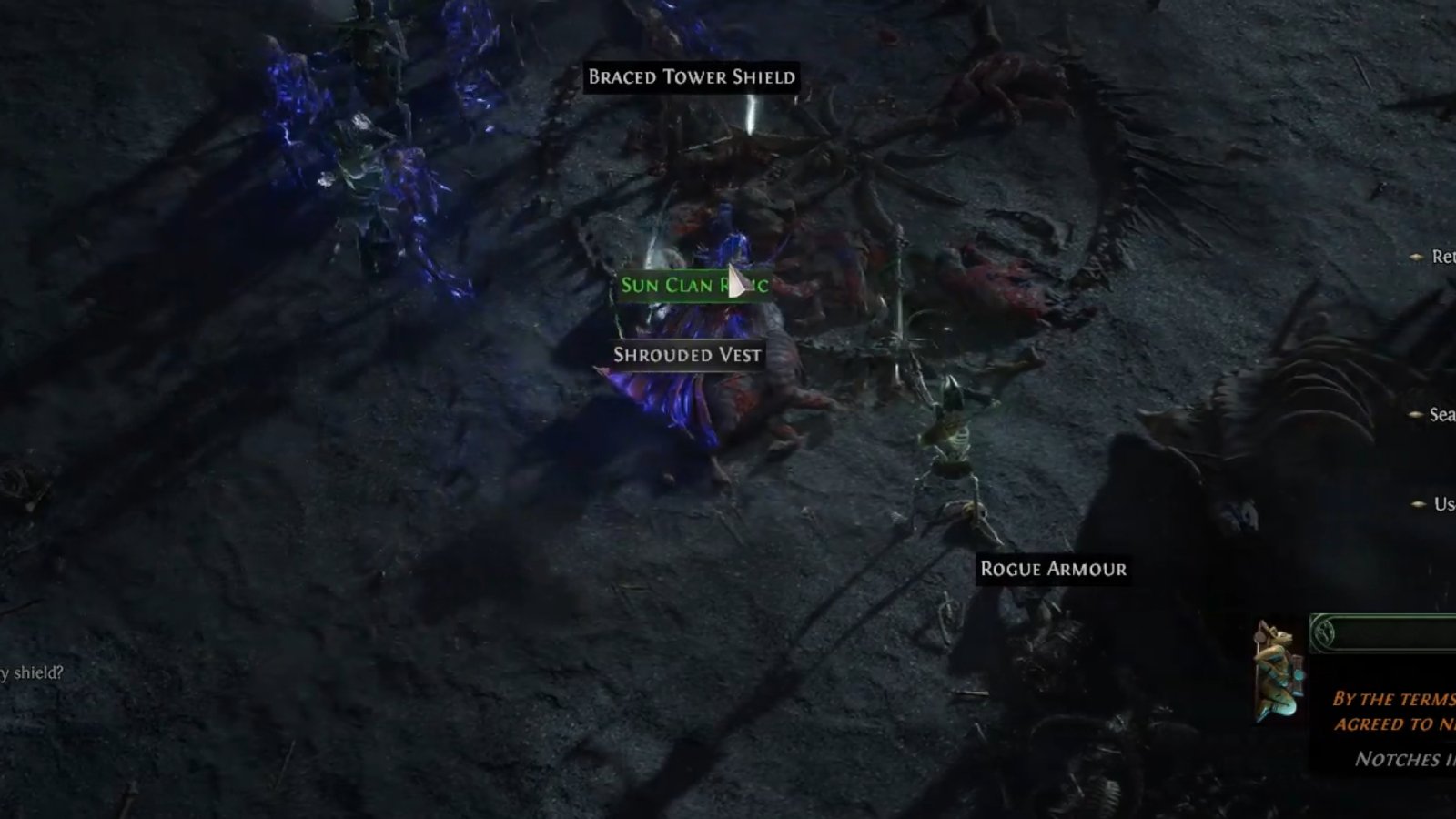Viewport: 1456px width, 819px height.
Task: Grab the Rogue Armour
Action: 1052,571
